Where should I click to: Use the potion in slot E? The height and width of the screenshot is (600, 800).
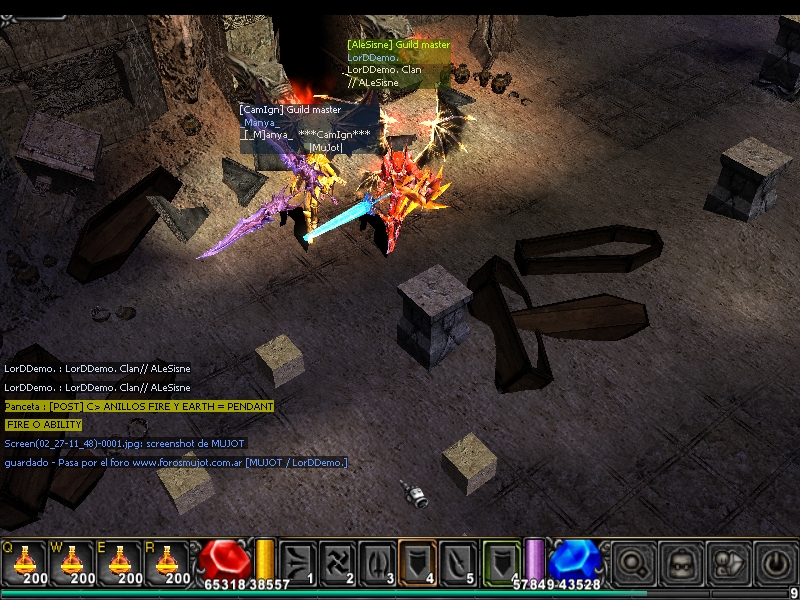pos(121,564)
